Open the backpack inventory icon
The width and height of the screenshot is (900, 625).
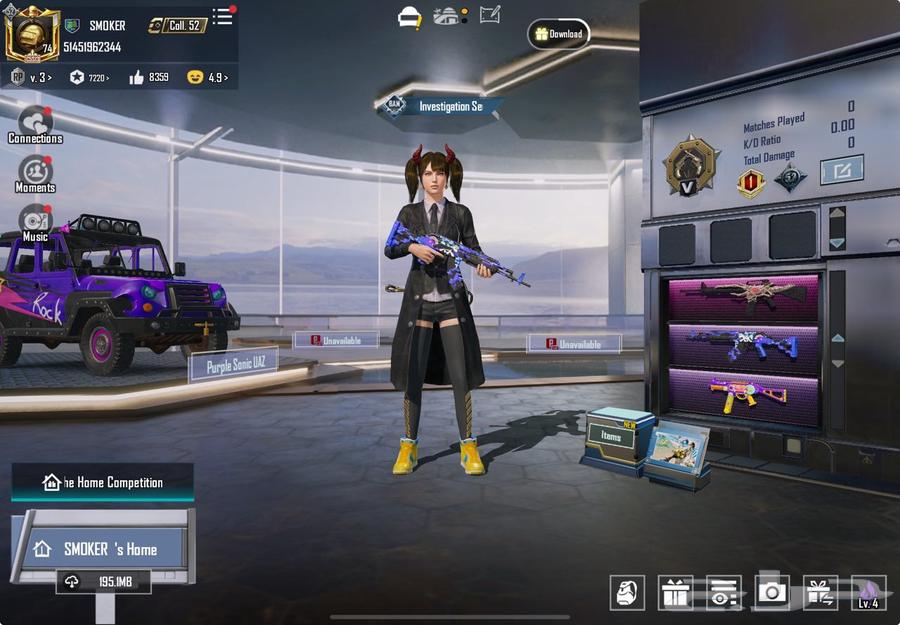(627, 592)
